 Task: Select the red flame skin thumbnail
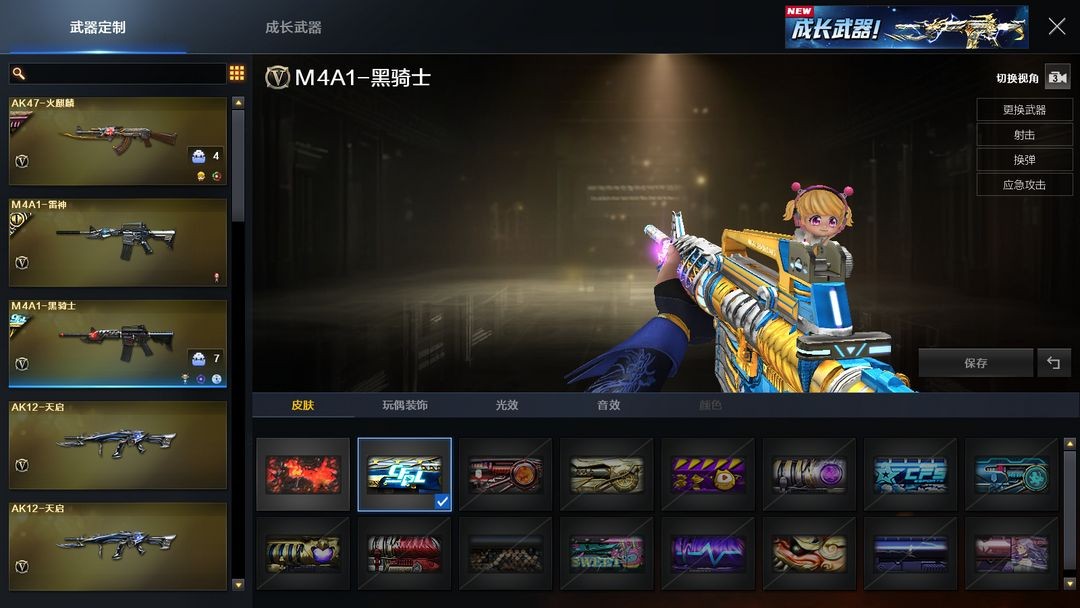click(x=303, y=475)
